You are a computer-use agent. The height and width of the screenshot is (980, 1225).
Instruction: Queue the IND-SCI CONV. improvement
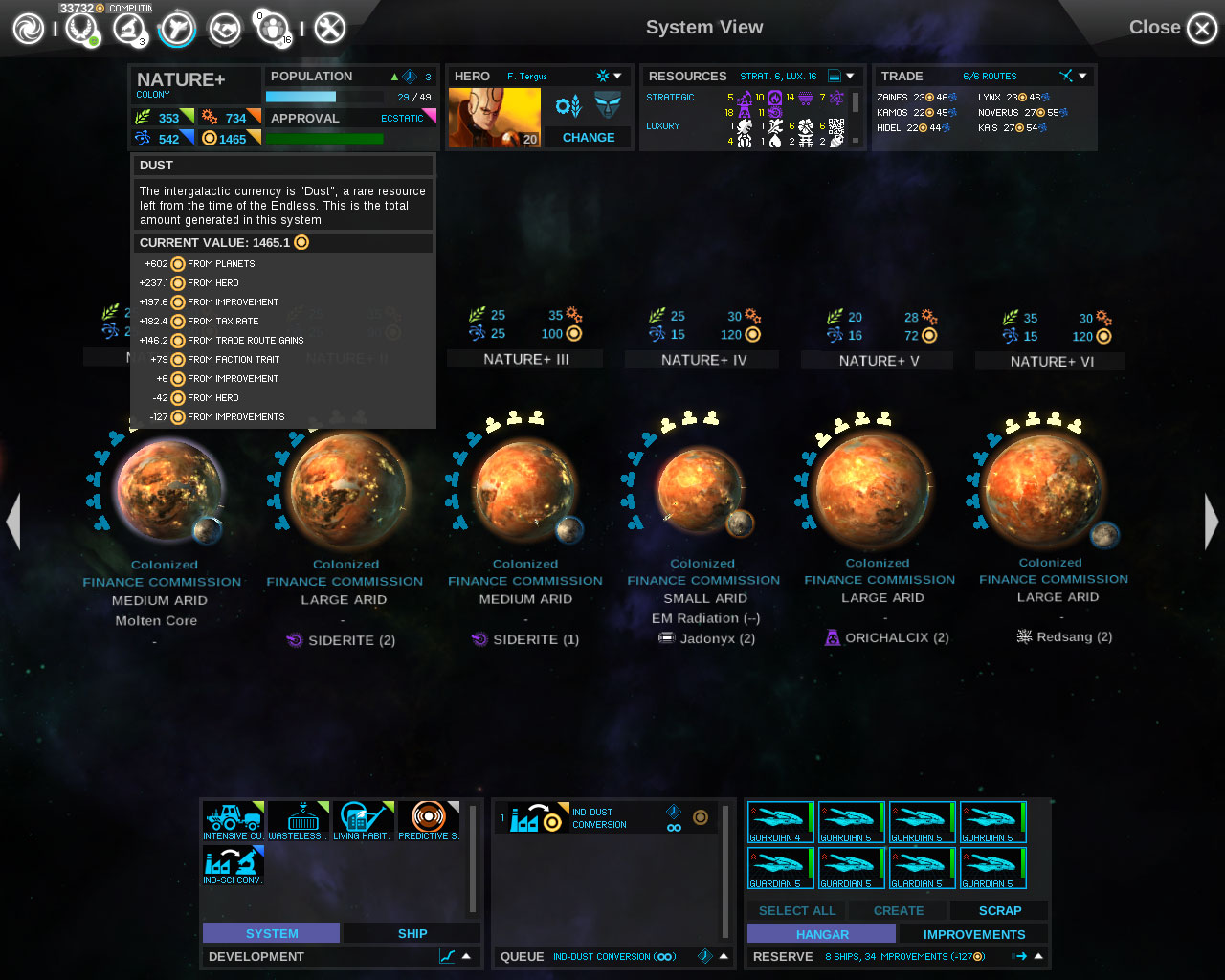click(x=232, y=865)
